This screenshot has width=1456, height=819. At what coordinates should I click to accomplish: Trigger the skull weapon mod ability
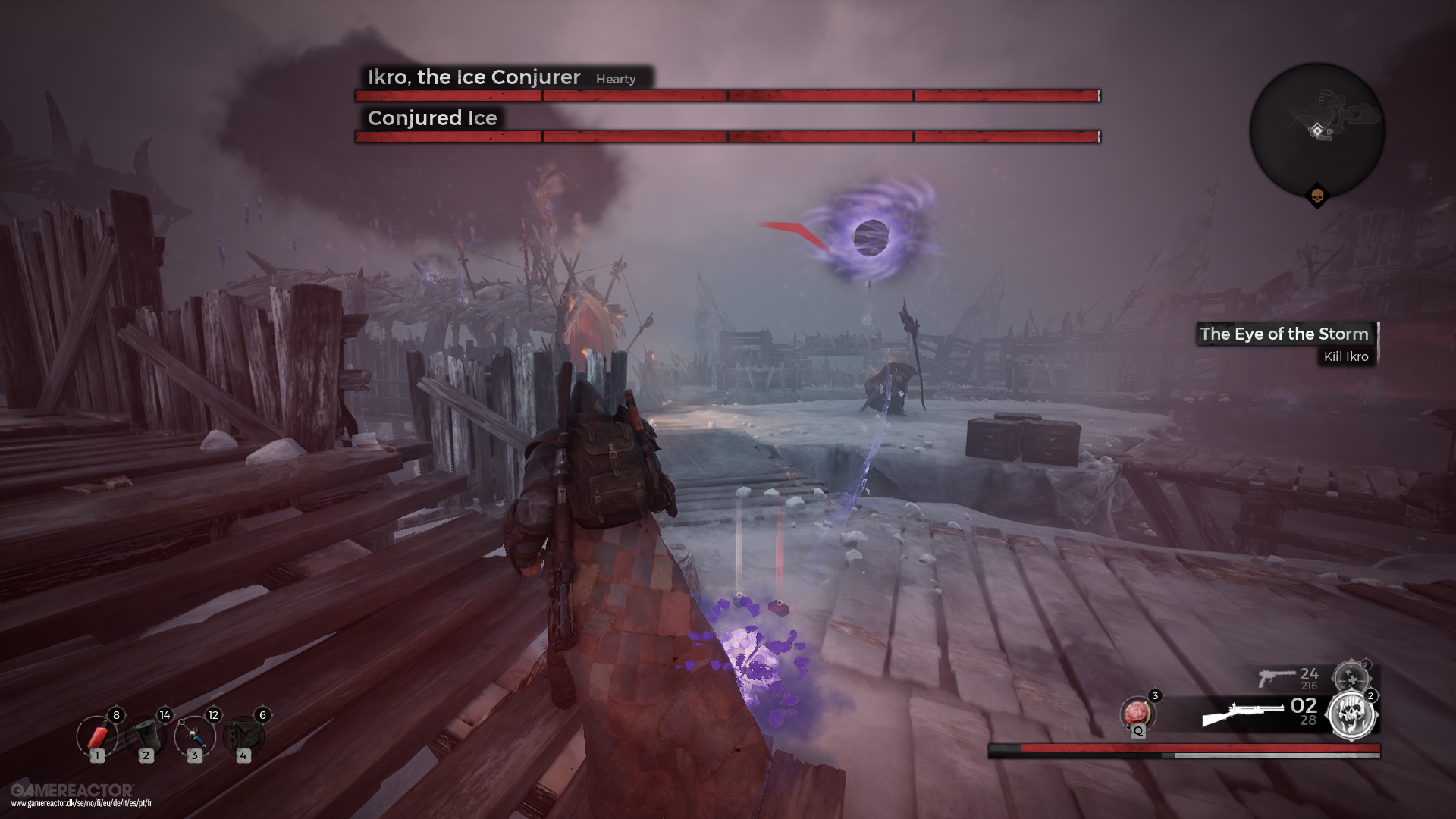[1352, 713]
